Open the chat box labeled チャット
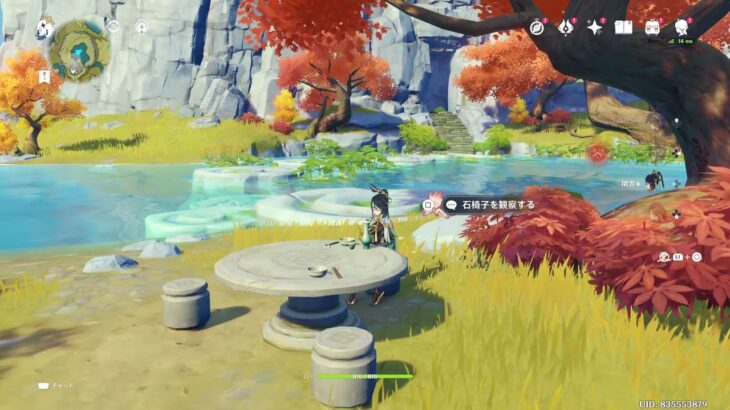 click(x=57, y=385)
